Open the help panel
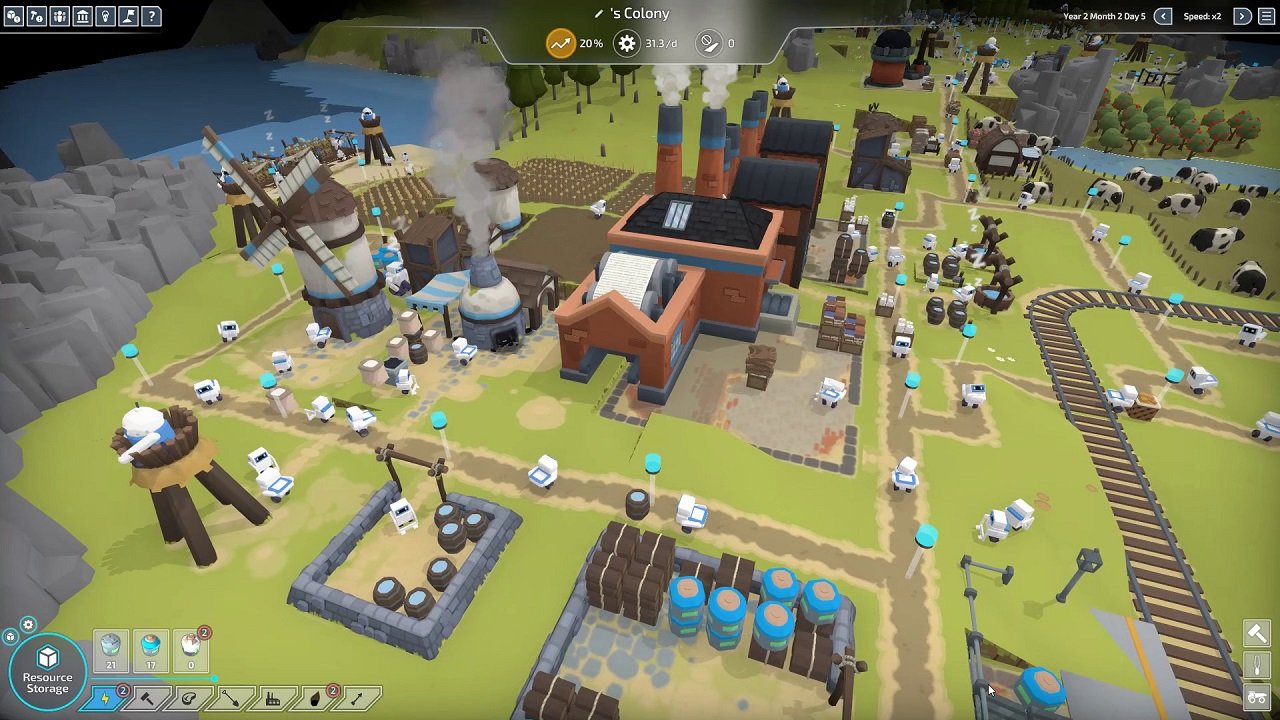The height and width of the screenshot is (720, 1280). coord(151,16)
